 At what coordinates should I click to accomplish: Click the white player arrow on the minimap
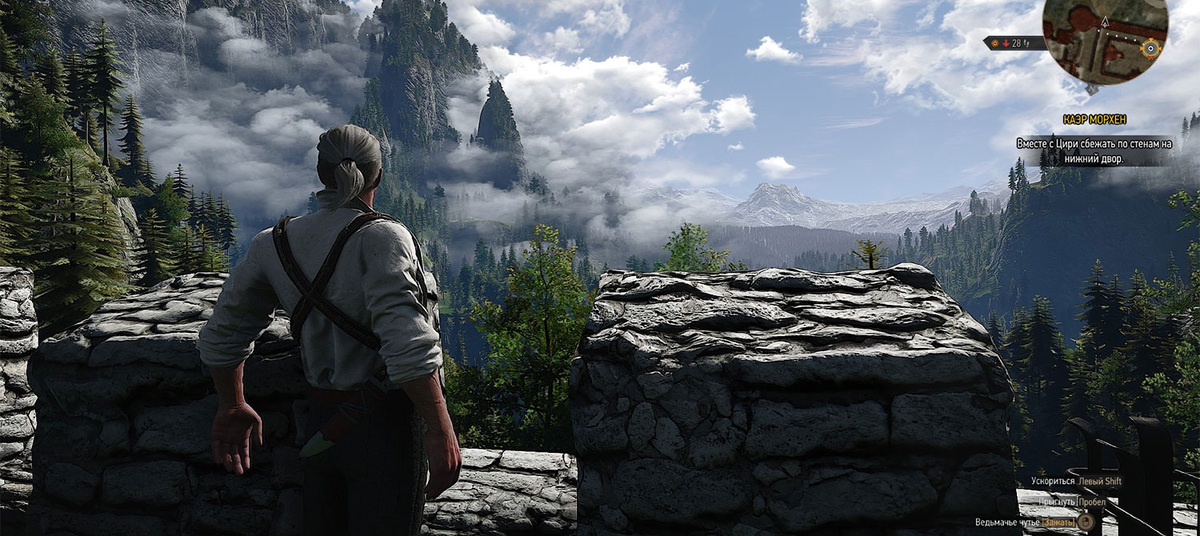click(1105, 19)
